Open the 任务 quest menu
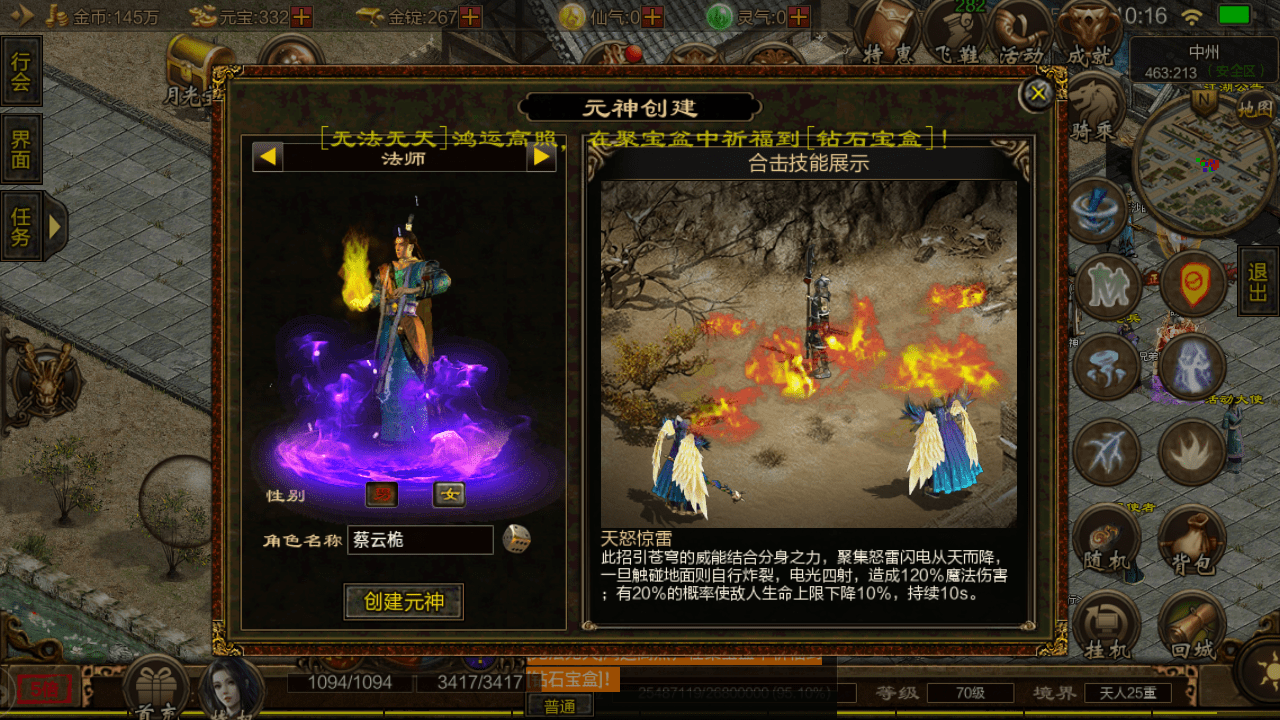Viewport: 1280px width, 720px height. pyautogui.click(x=20, y=226)
